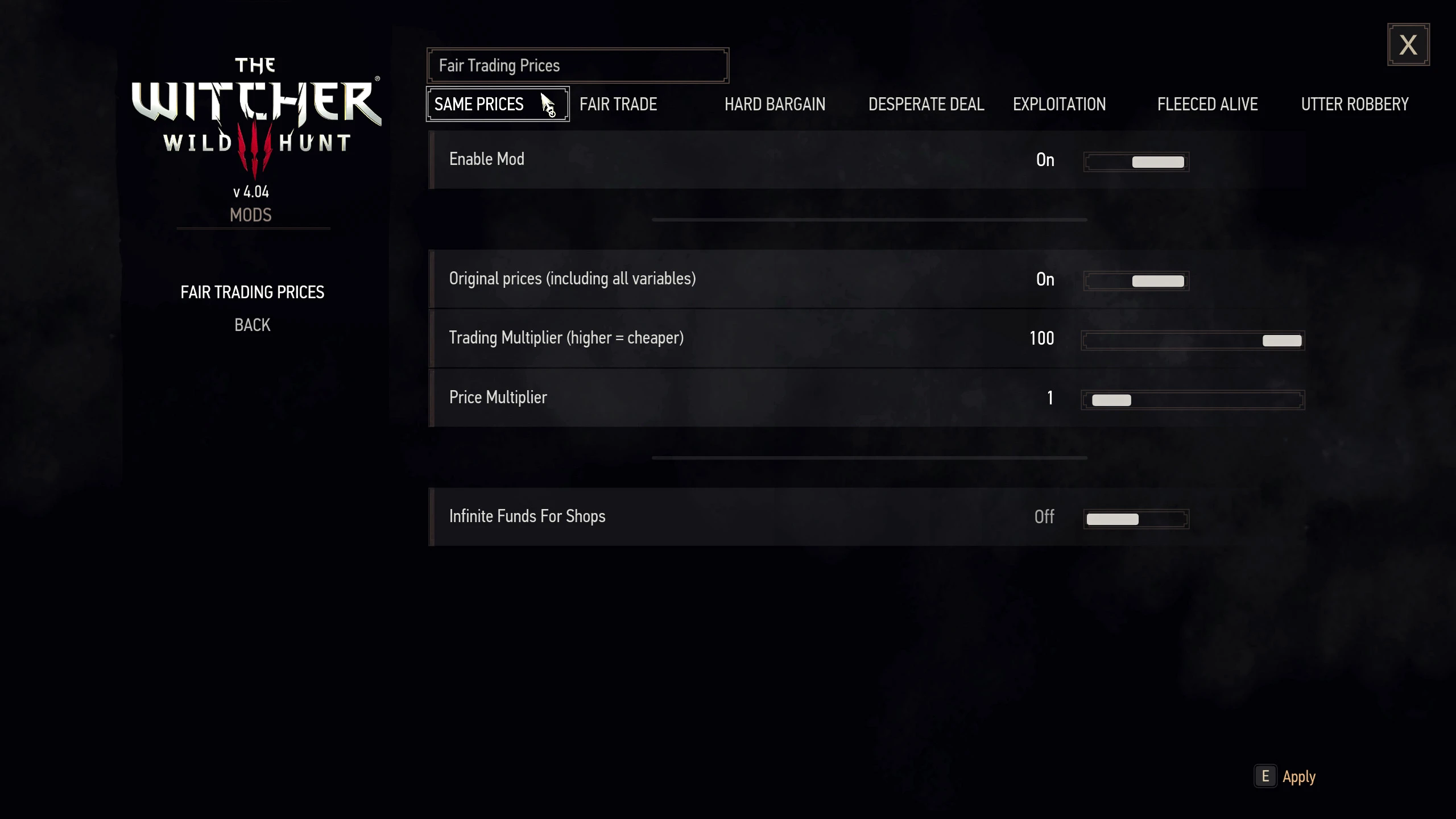
Task: Select the Same Prices preset
Action: [479, 105]
